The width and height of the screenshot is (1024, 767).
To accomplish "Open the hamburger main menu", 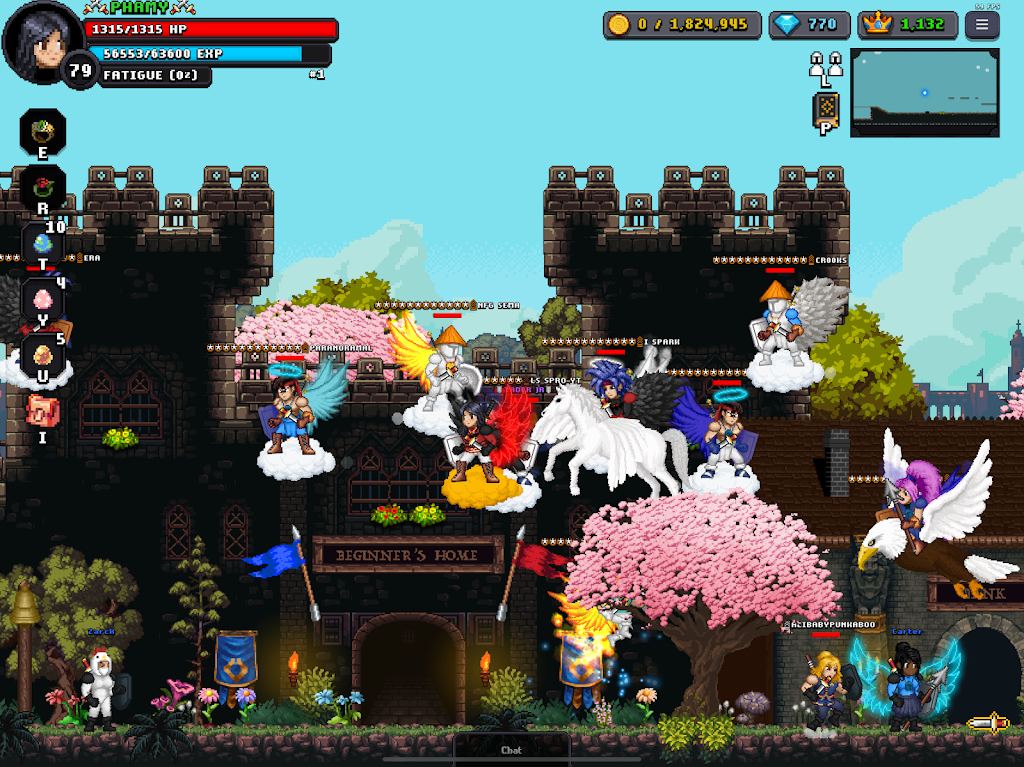I will pos(981,25).
